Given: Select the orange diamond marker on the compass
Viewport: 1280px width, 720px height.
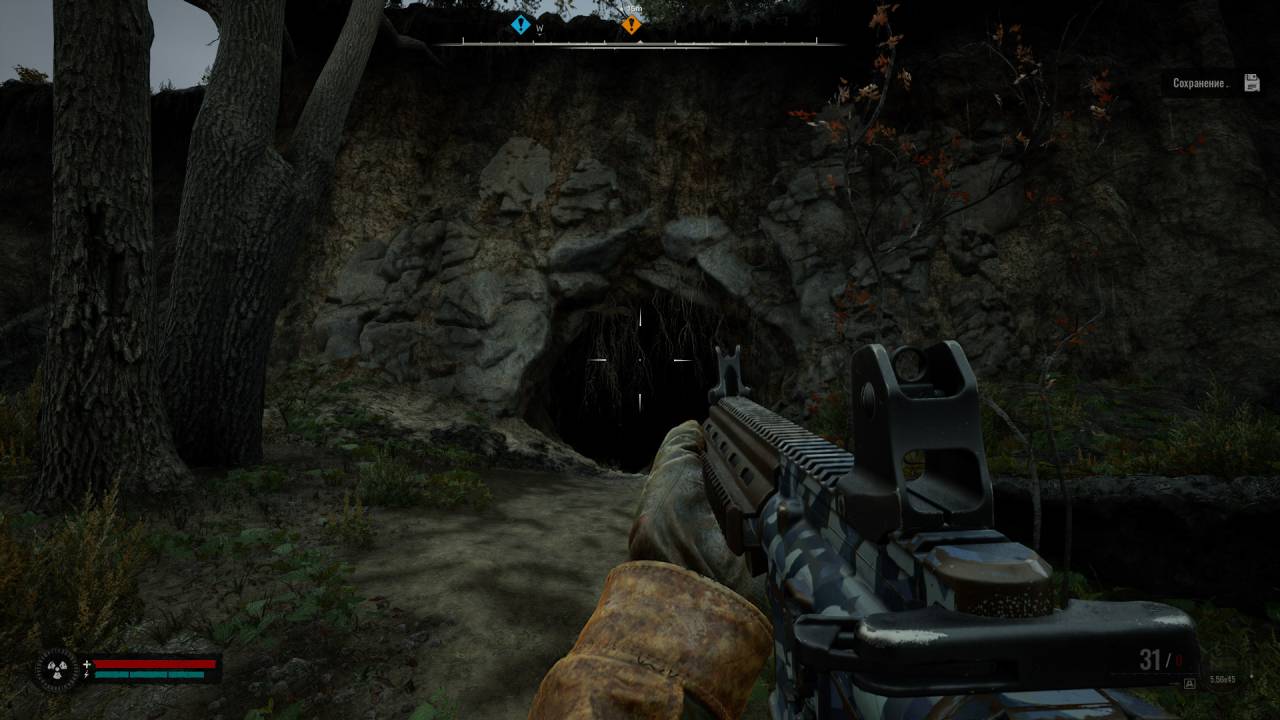Looking at the screenshot, I should 631,25.
